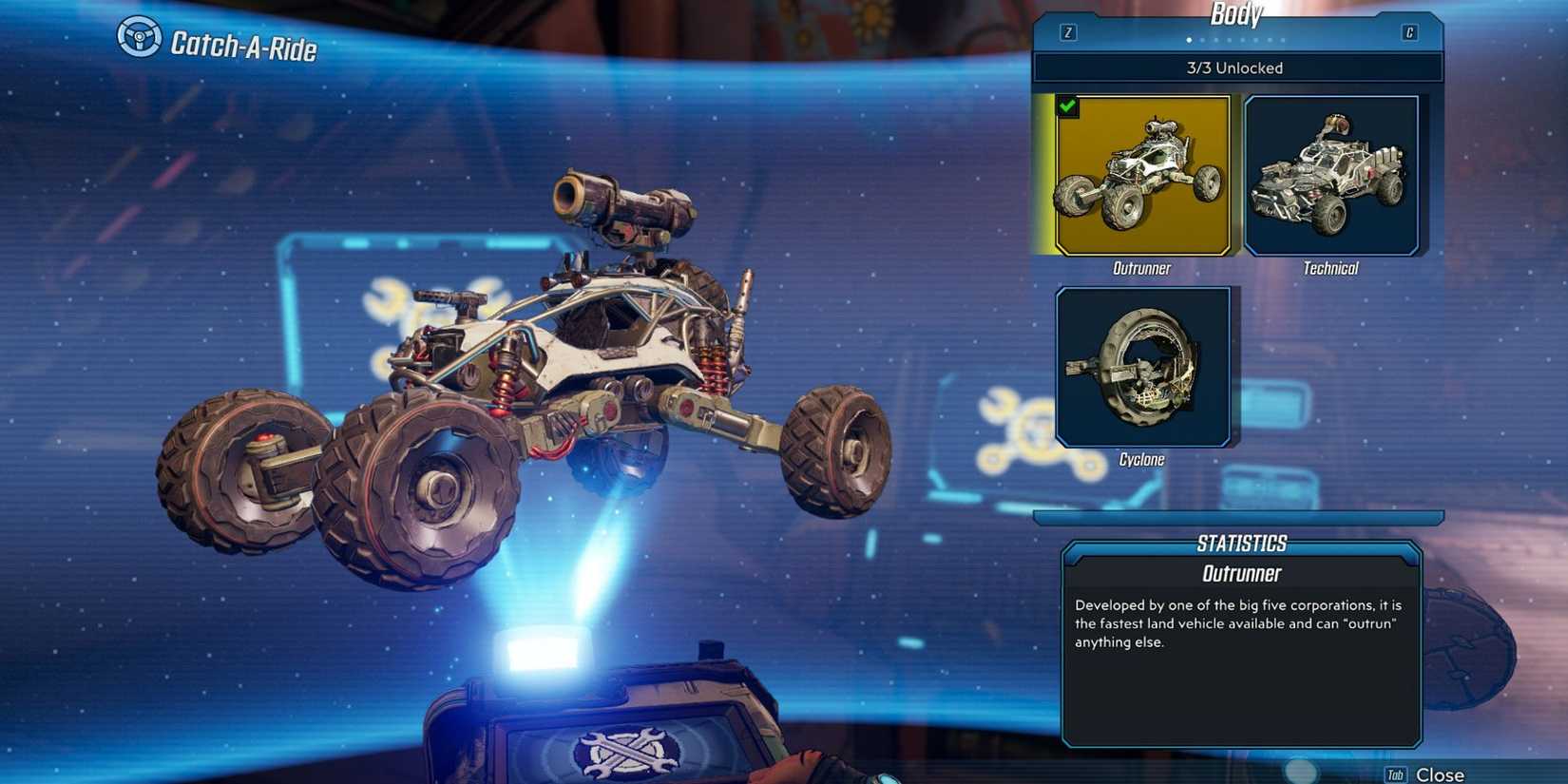Select the Technical vehicle body
The width and height of the screenshot is (1568, 784).
click(1330, 174)
